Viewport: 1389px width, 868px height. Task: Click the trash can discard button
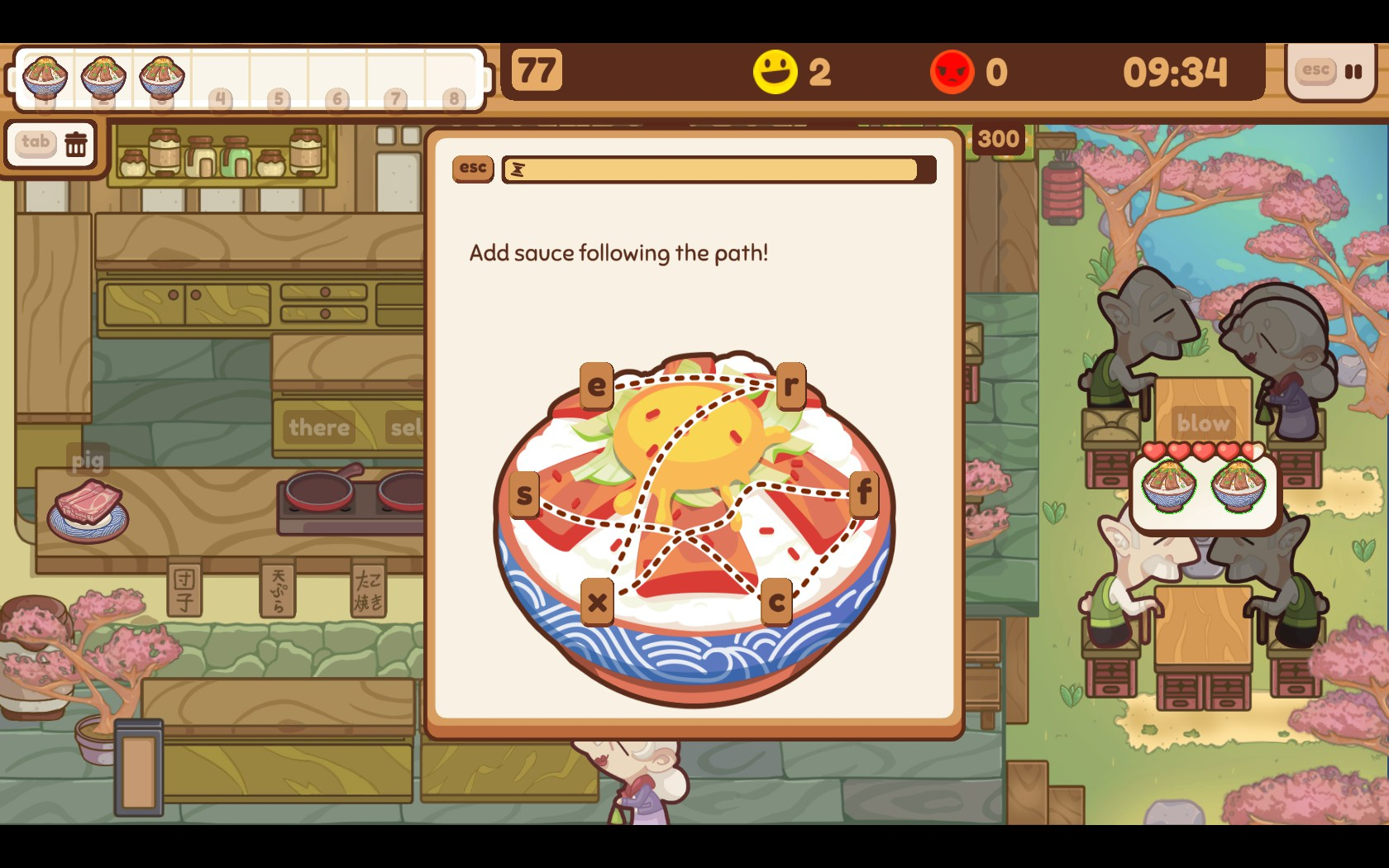coord(76,144)
